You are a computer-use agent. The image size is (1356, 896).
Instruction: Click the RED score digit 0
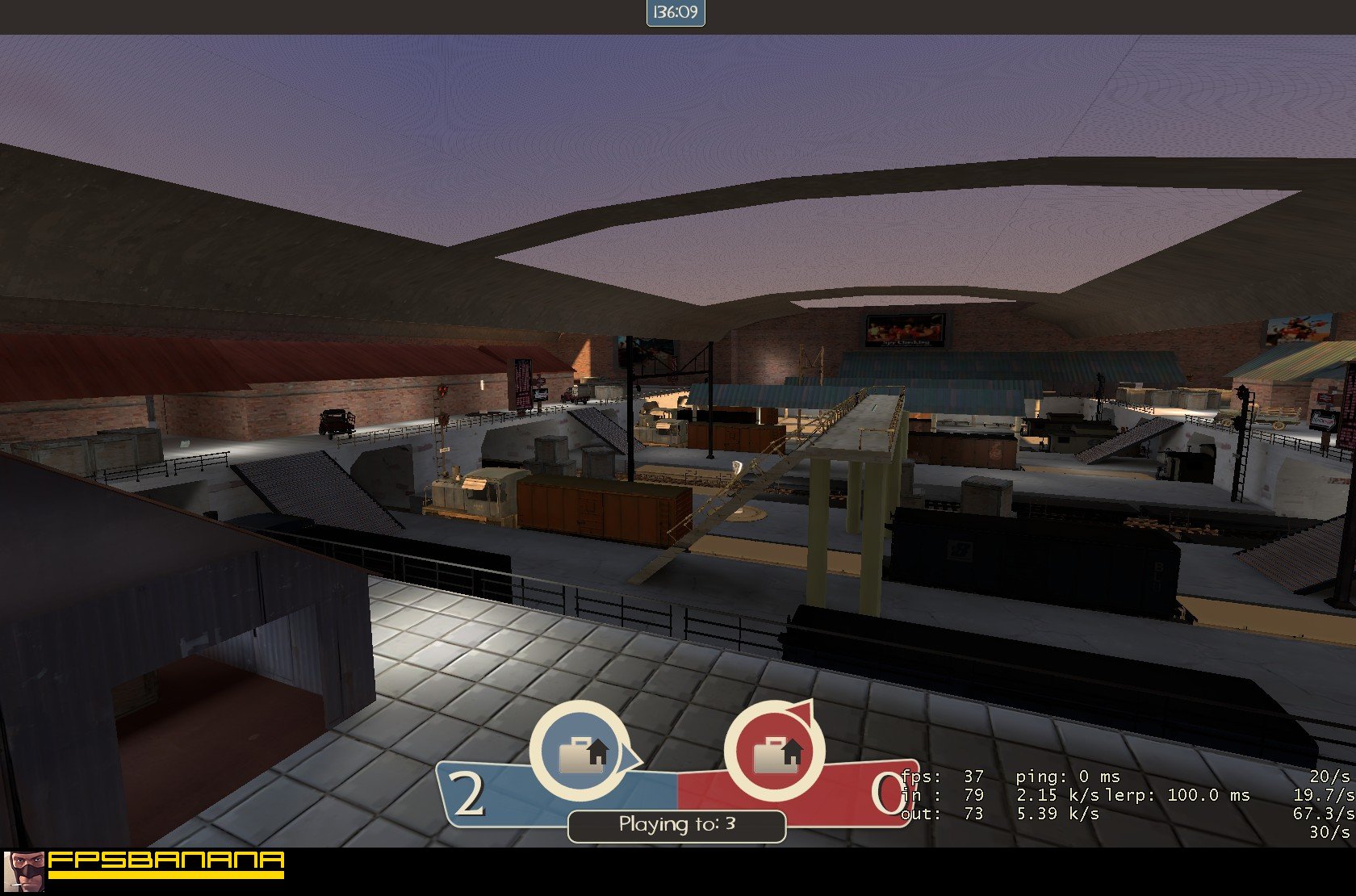coord(886,795)
